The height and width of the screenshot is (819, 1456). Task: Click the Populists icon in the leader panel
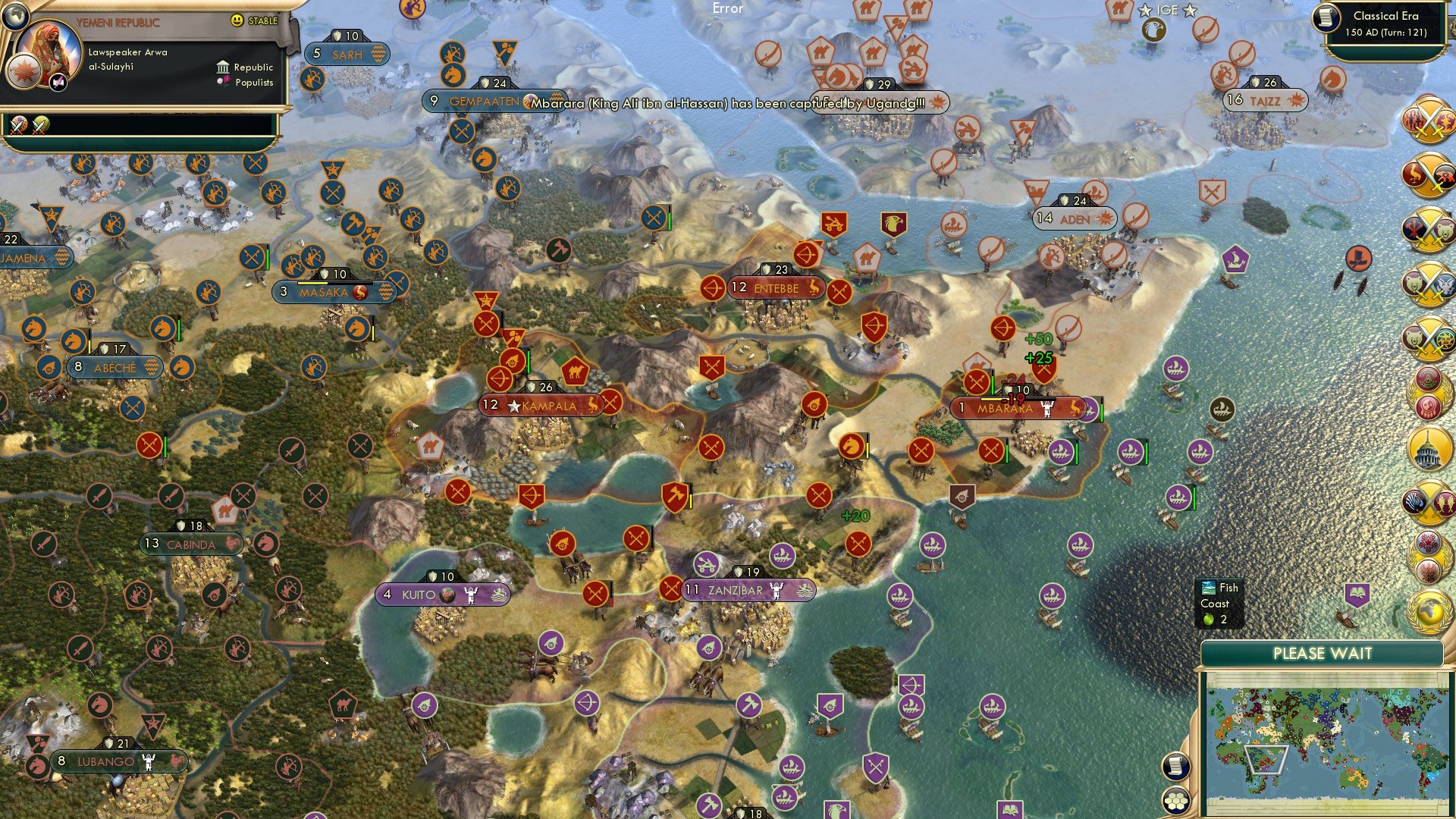223,81
